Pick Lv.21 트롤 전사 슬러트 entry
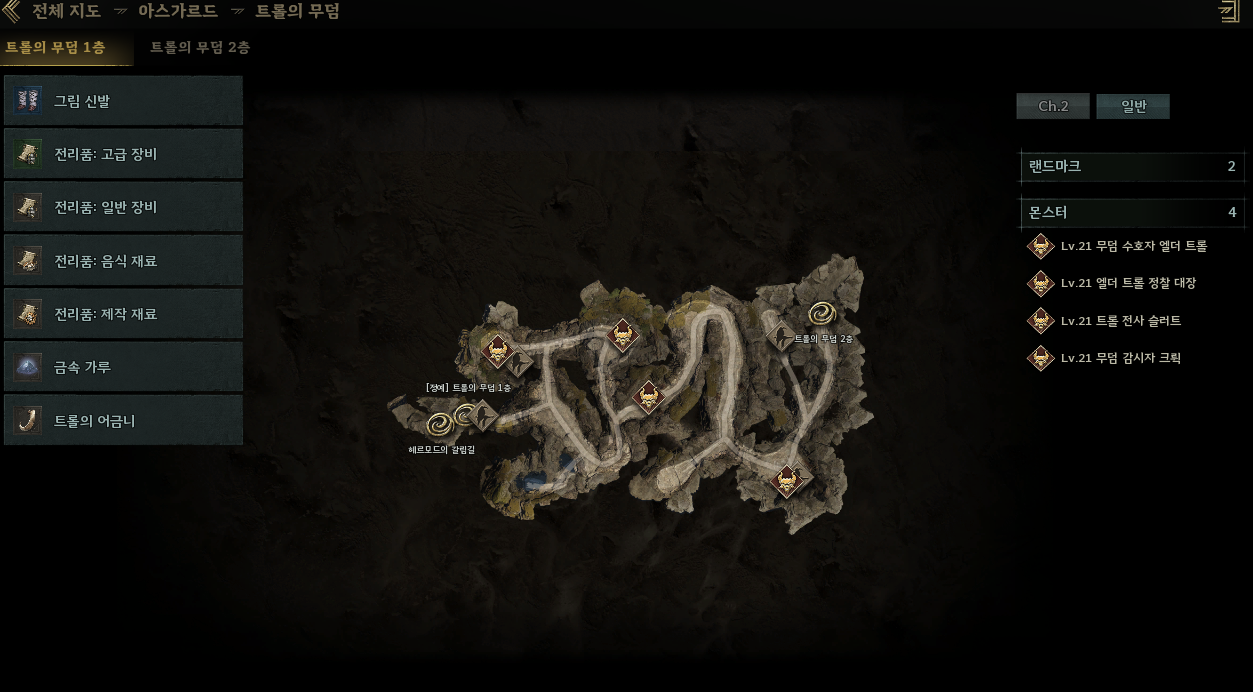The image size is (1253, 692). (1120, 321)
